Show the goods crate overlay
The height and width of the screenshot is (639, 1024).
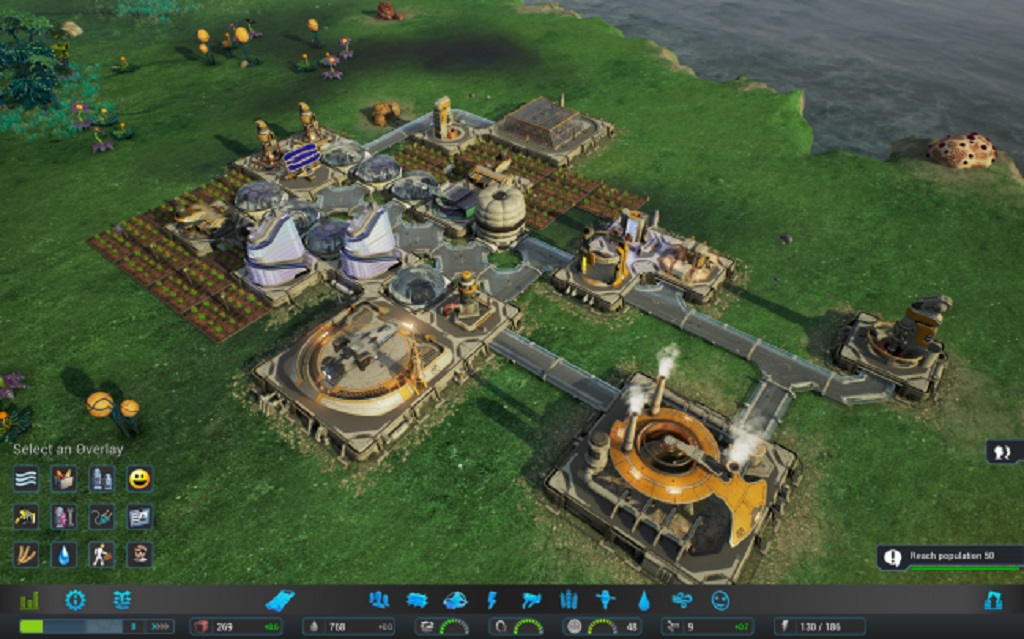64,478
